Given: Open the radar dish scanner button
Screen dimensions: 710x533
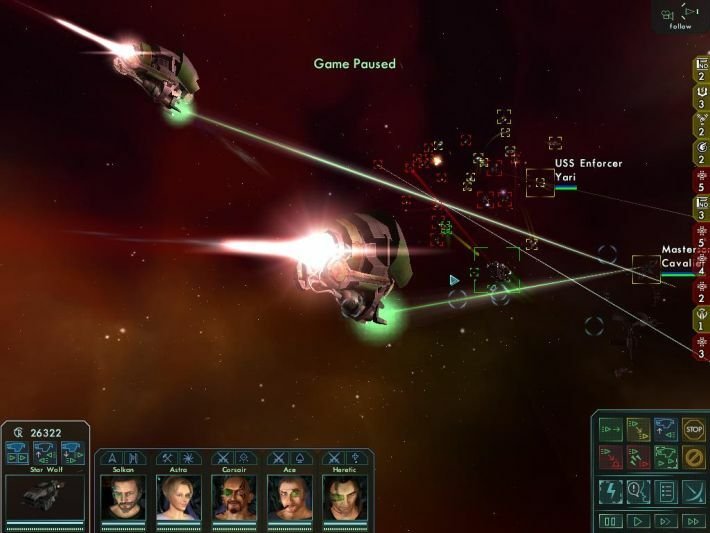Looking at the screenshot, I should pyautogui.click(x=693, y=491).
